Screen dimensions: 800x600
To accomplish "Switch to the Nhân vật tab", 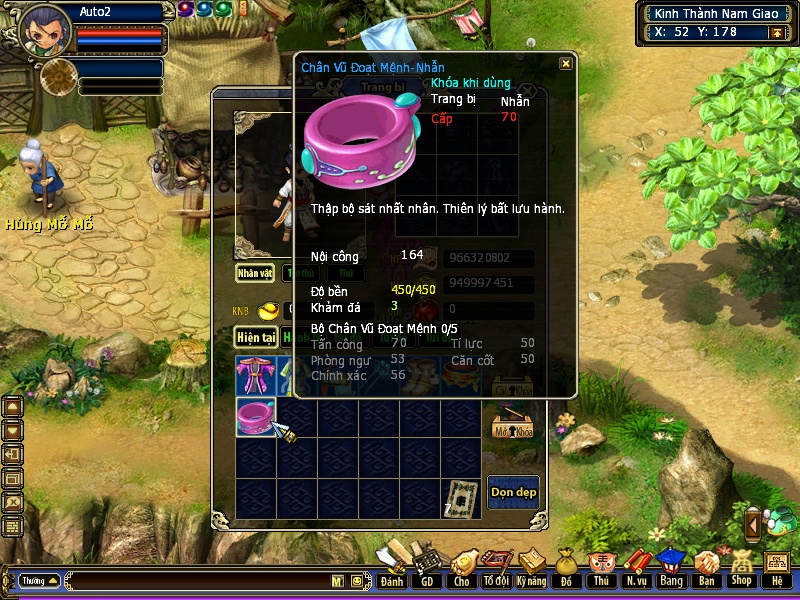I will (255, 272).
